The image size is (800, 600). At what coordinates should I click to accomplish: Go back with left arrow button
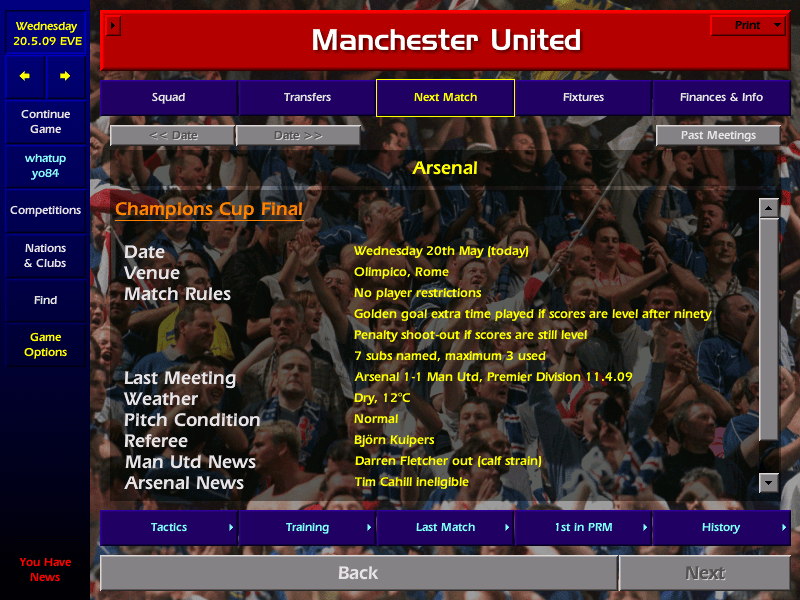[x=25, y=76]
